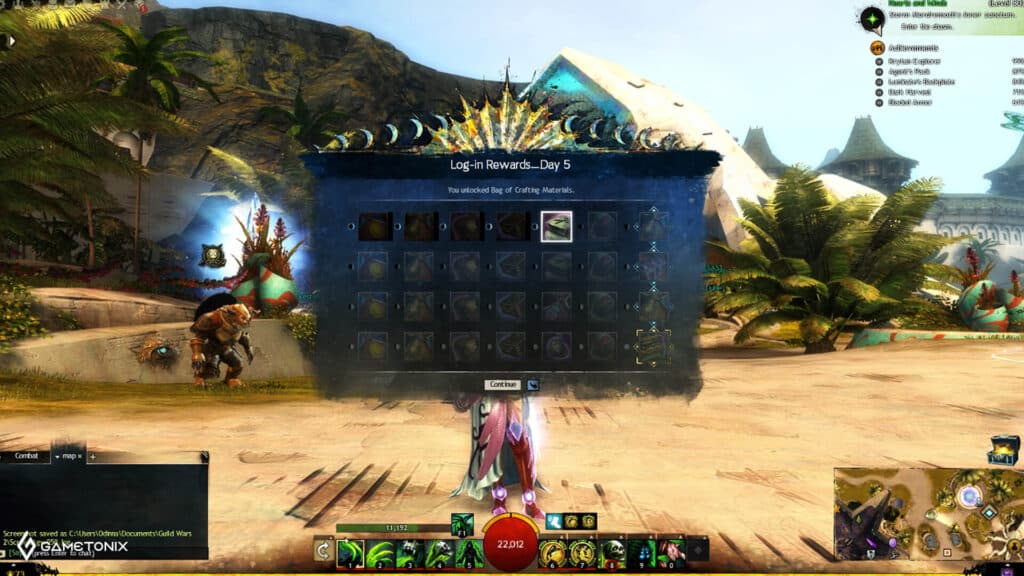Click the small icon beside Continue
This screenshot has width=1024, height=576.
[533, 384]
